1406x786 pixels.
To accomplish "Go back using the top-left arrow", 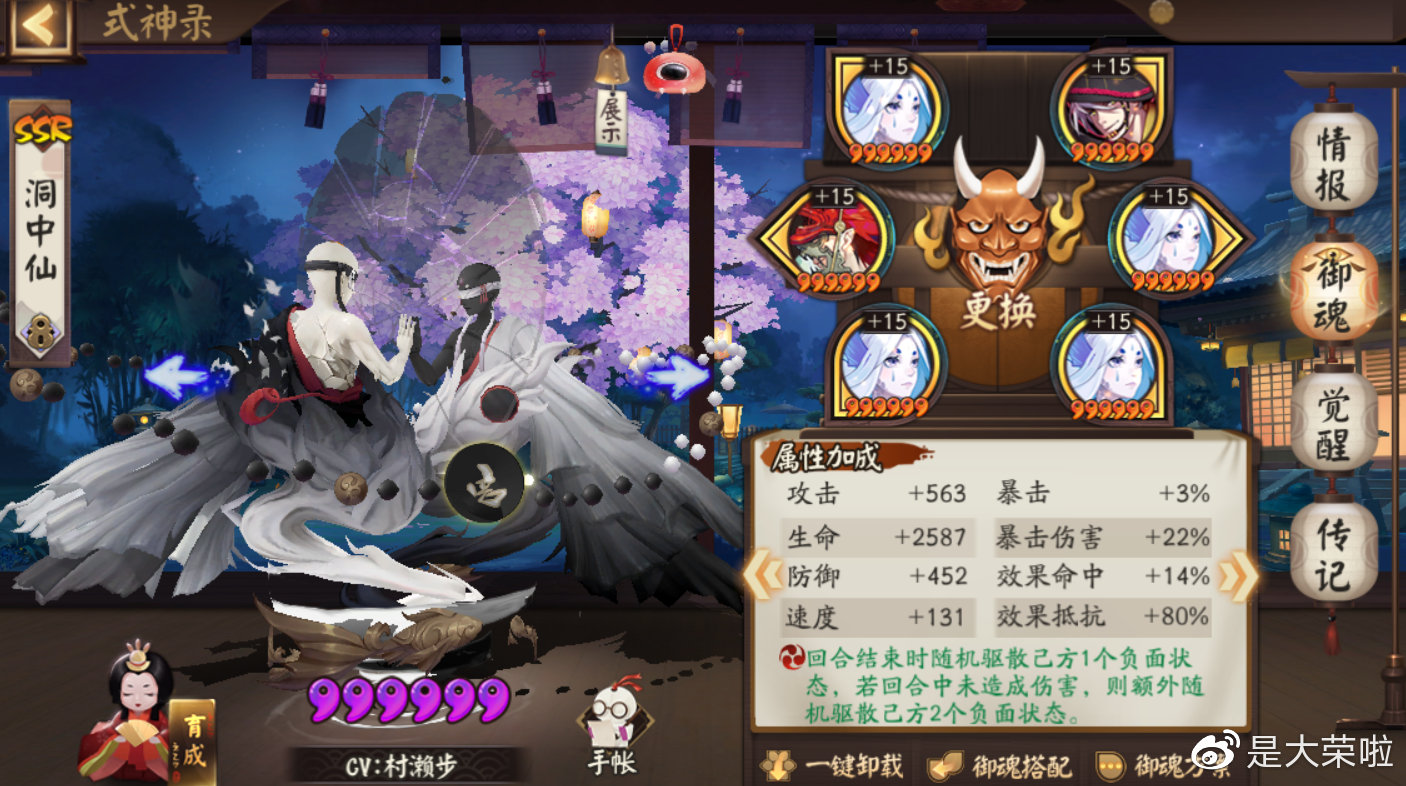I will click(x=38, y=27).
